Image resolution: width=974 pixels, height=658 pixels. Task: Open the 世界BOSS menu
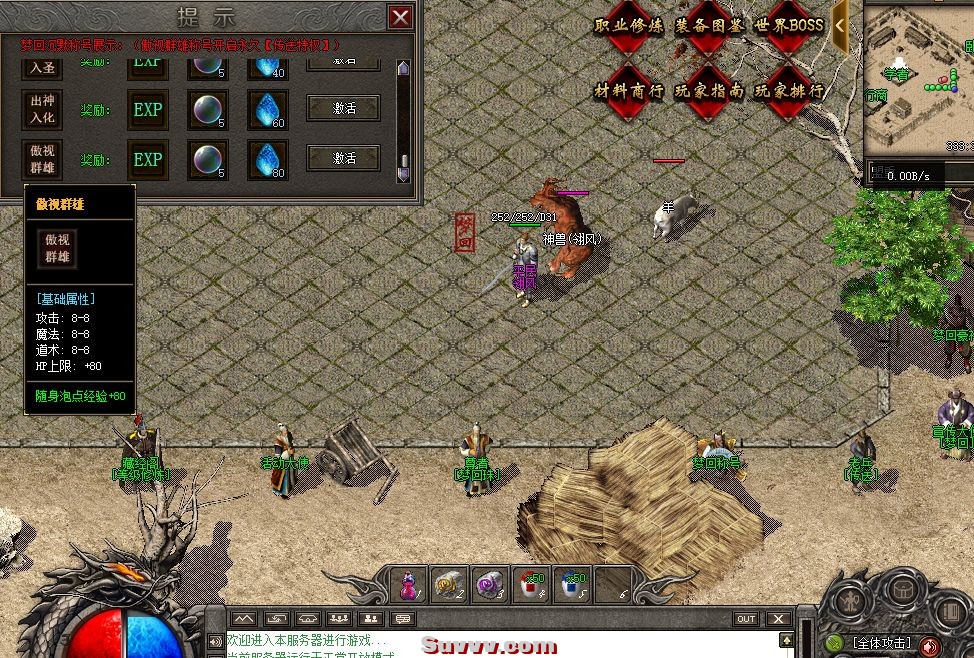tap(789, 26)
